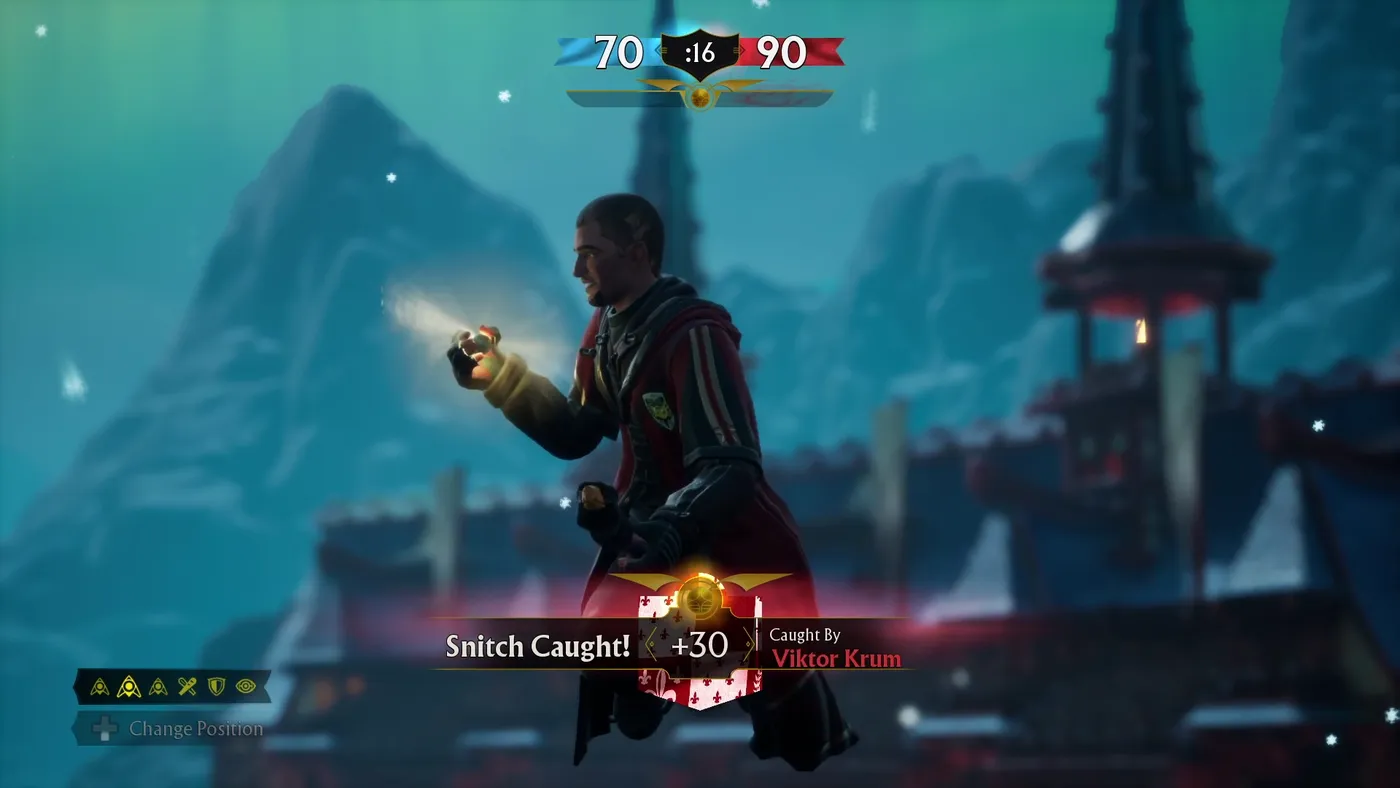Click the D-pad icon next to Change Position
This screenshot has width=1400, height=788.
103,729
